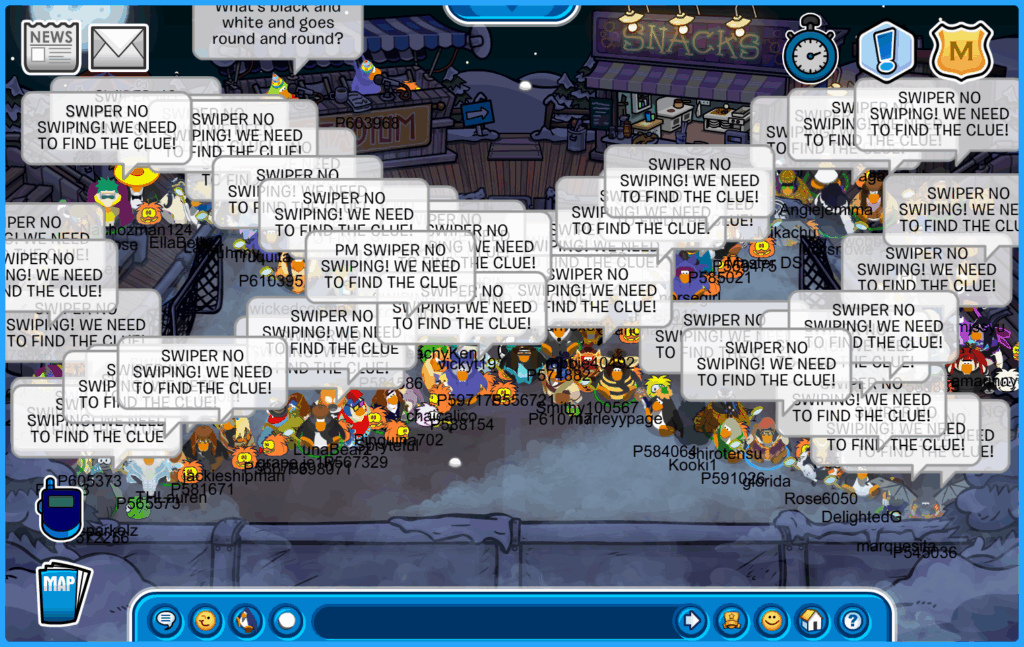This screenshot has height=647, width=1024.
Task: Select the snowball throw button
Action: coord(287,621)
